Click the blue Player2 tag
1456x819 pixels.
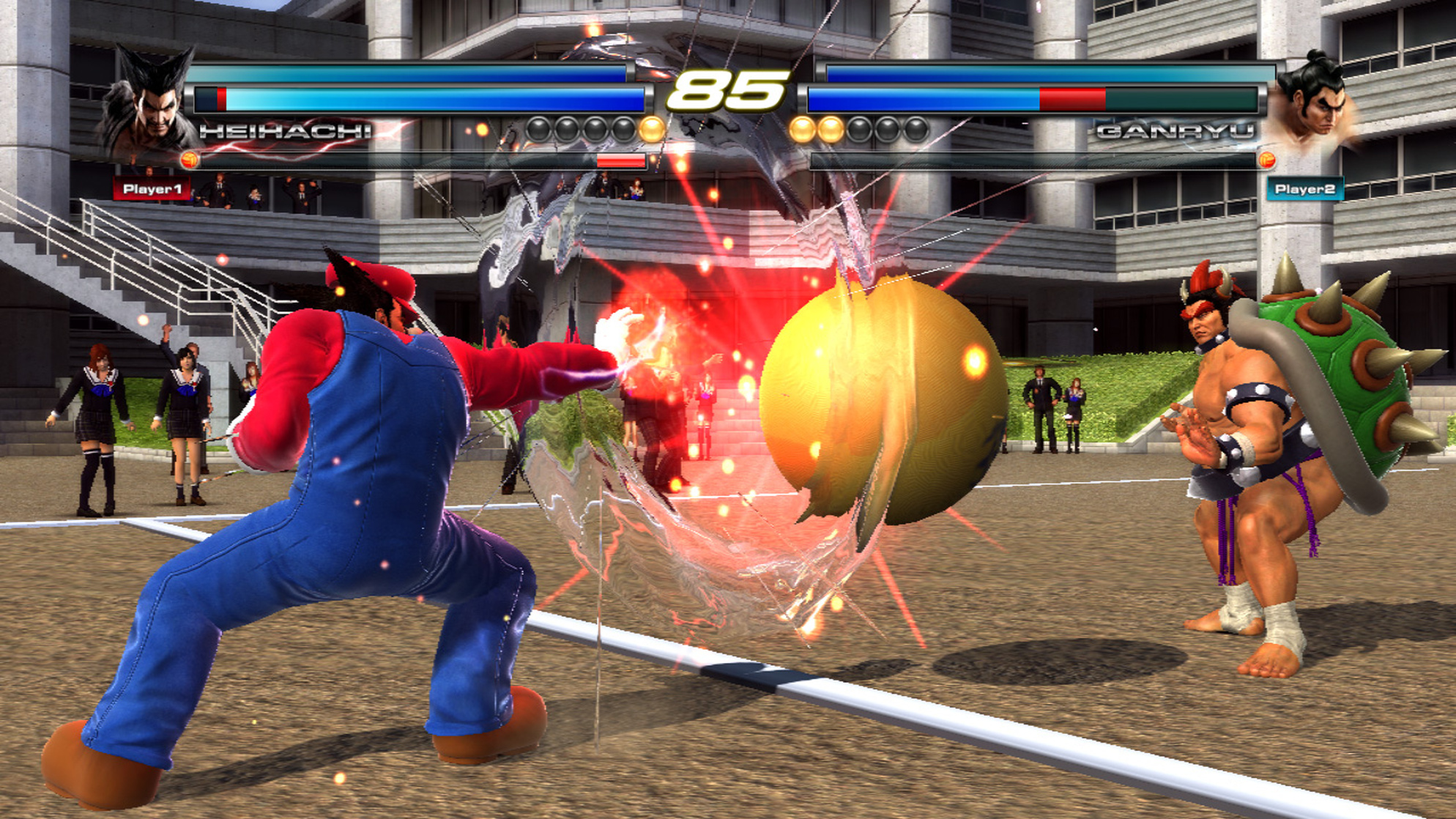[1304, 189]
